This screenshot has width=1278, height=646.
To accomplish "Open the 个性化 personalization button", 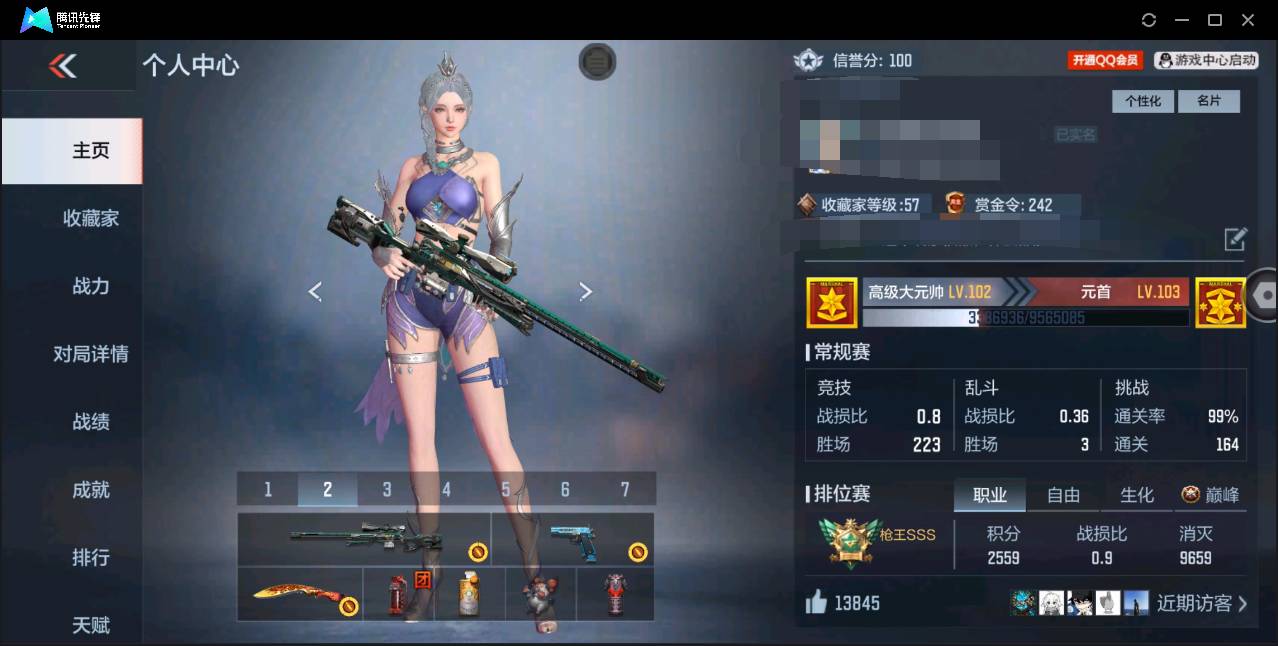I will point(1143,101).
